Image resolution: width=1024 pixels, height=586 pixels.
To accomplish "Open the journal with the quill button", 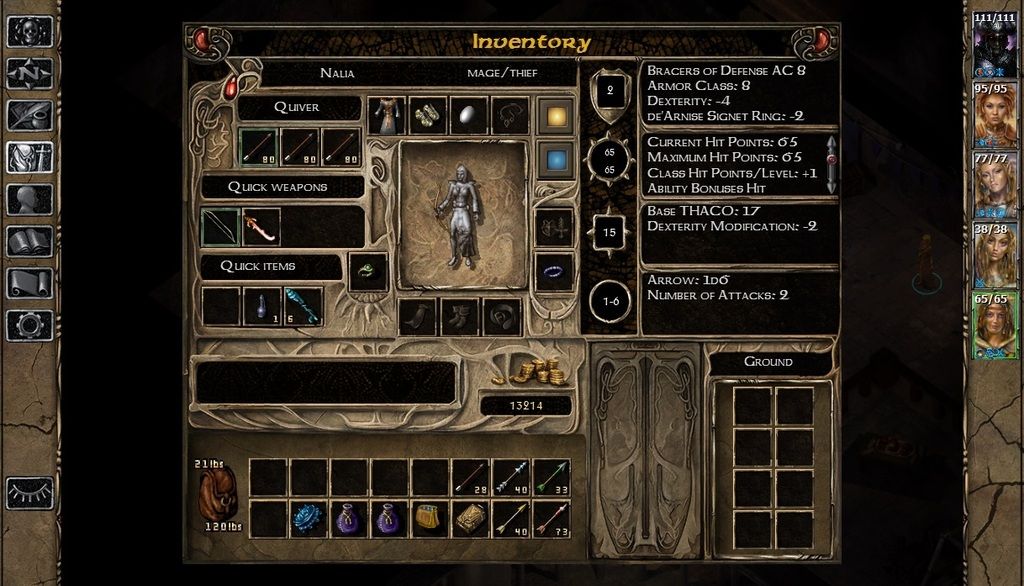I will tap(30, 115).
